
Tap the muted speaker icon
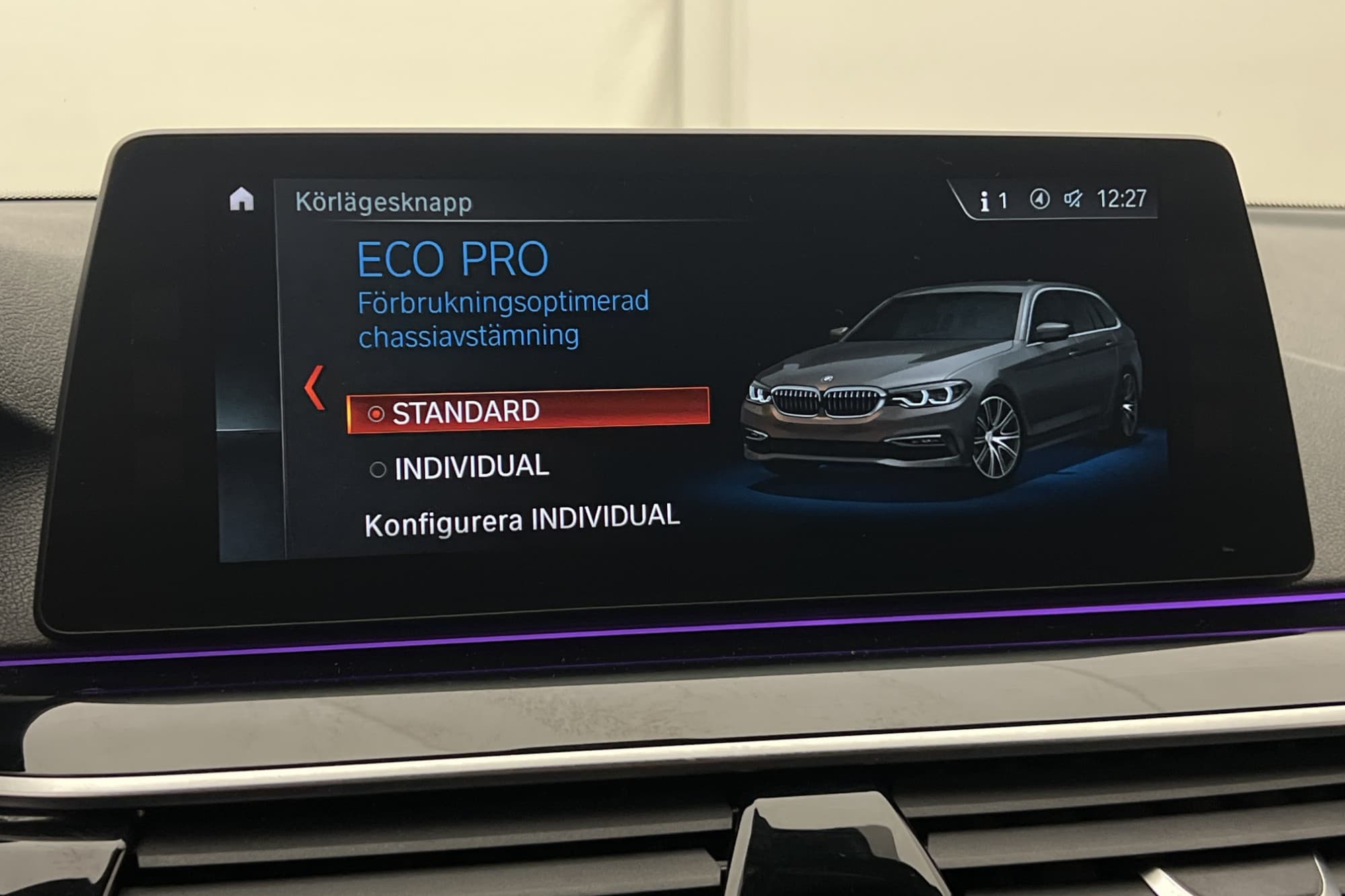[1073, 199]
